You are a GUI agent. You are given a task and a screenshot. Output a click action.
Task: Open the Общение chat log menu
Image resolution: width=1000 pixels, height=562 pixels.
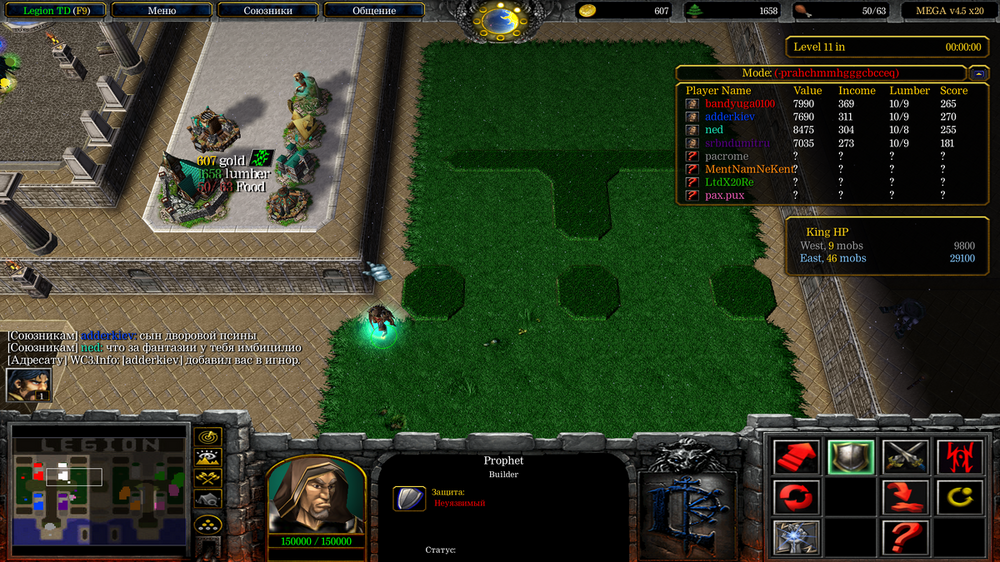coord(374,11)
